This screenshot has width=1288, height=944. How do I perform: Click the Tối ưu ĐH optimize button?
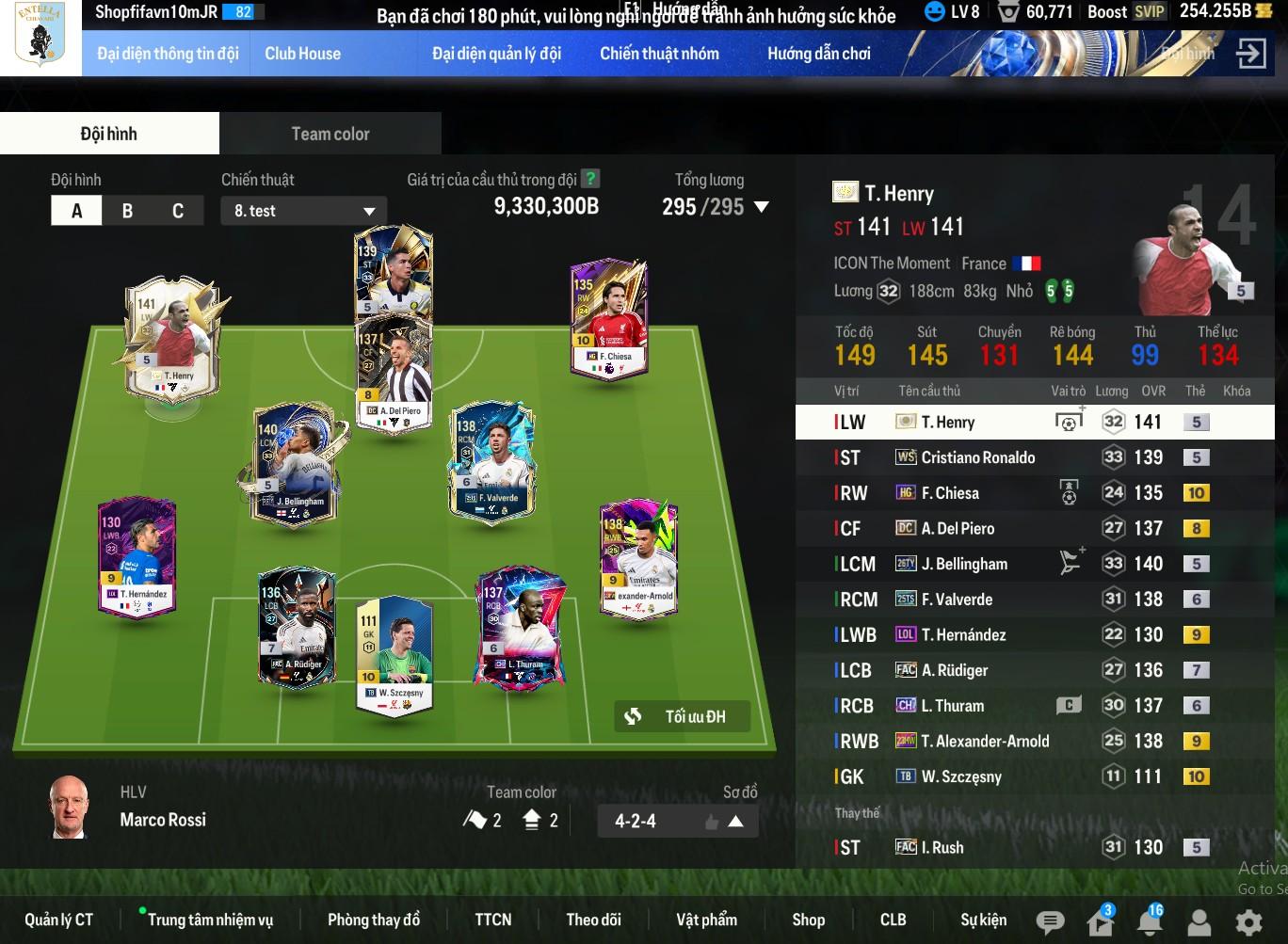(x=683, y=717)
